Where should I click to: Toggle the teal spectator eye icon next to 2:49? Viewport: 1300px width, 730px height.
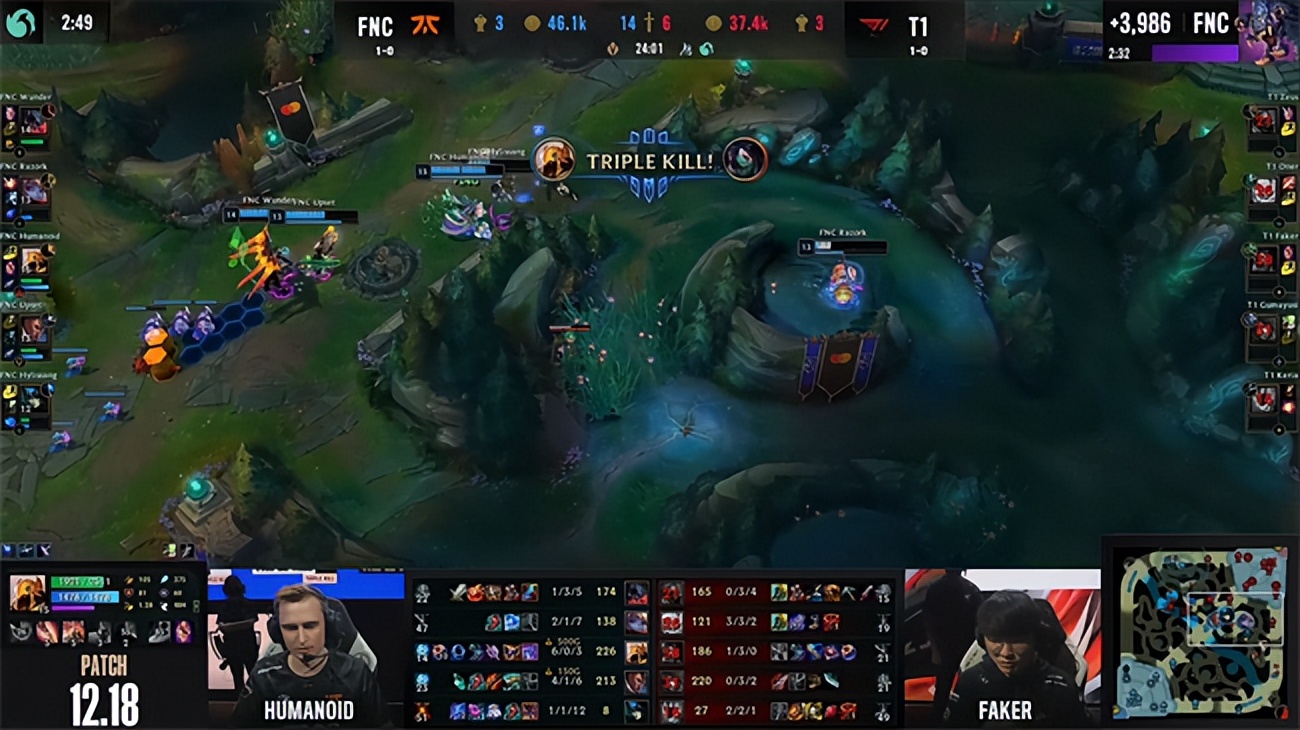click(20, 20)
